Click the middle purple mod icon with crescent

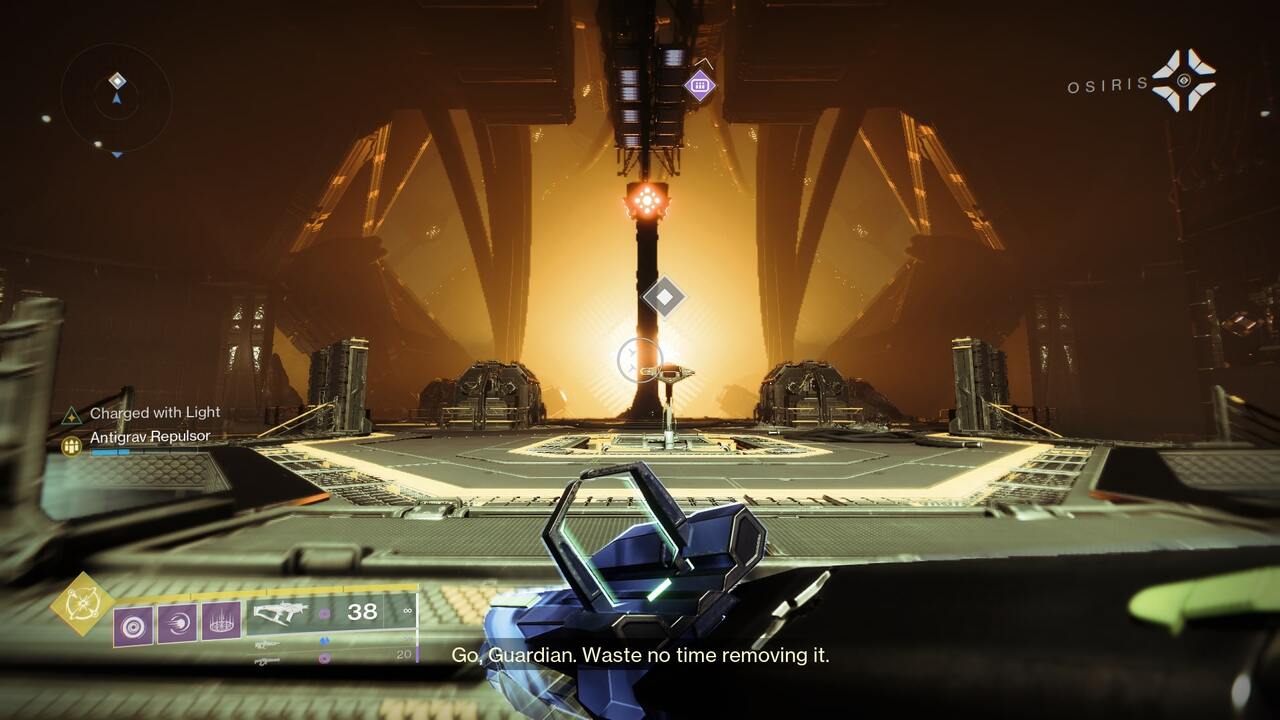click(x=178, y=623)
